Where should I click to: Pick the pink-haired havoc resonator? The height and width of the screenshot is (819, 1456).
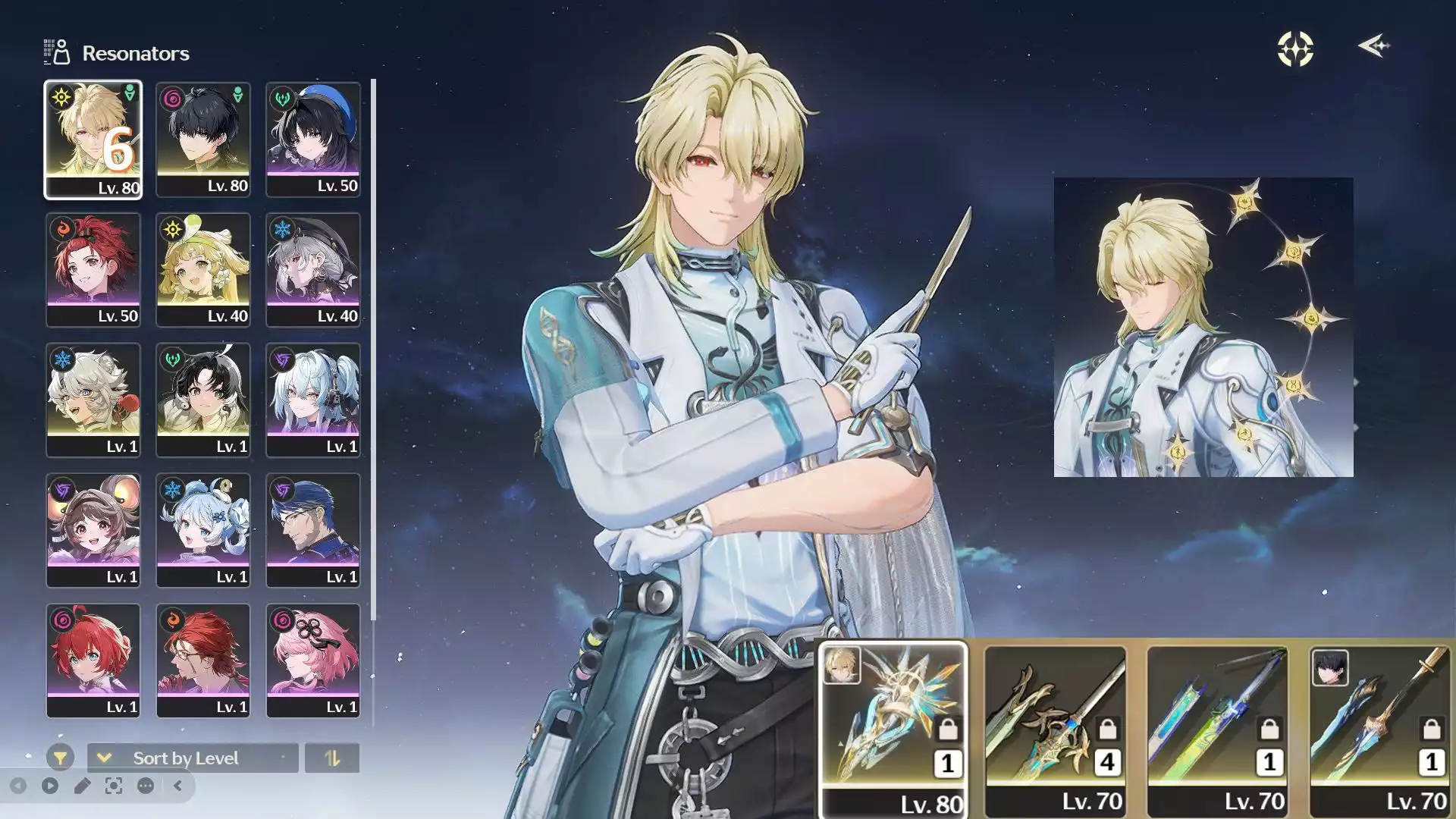(x=312, y=661)
